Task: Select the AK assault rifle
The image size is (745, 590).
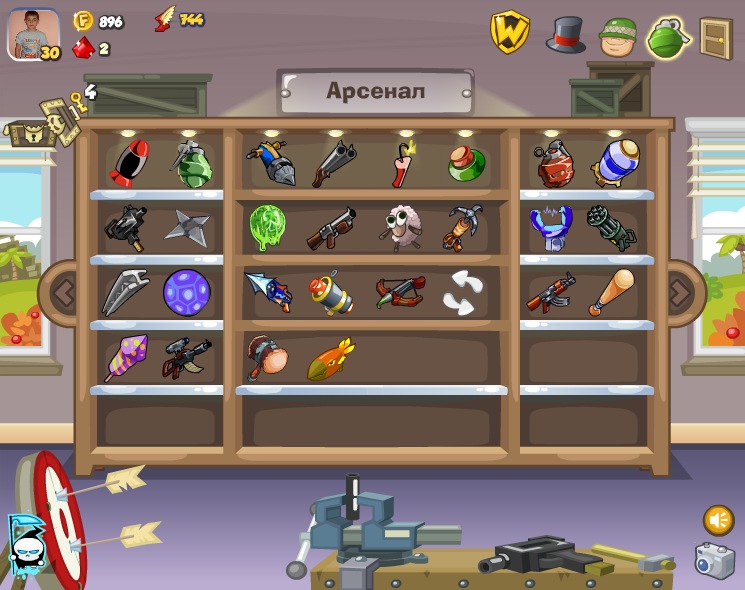Action: coord(551,292)
